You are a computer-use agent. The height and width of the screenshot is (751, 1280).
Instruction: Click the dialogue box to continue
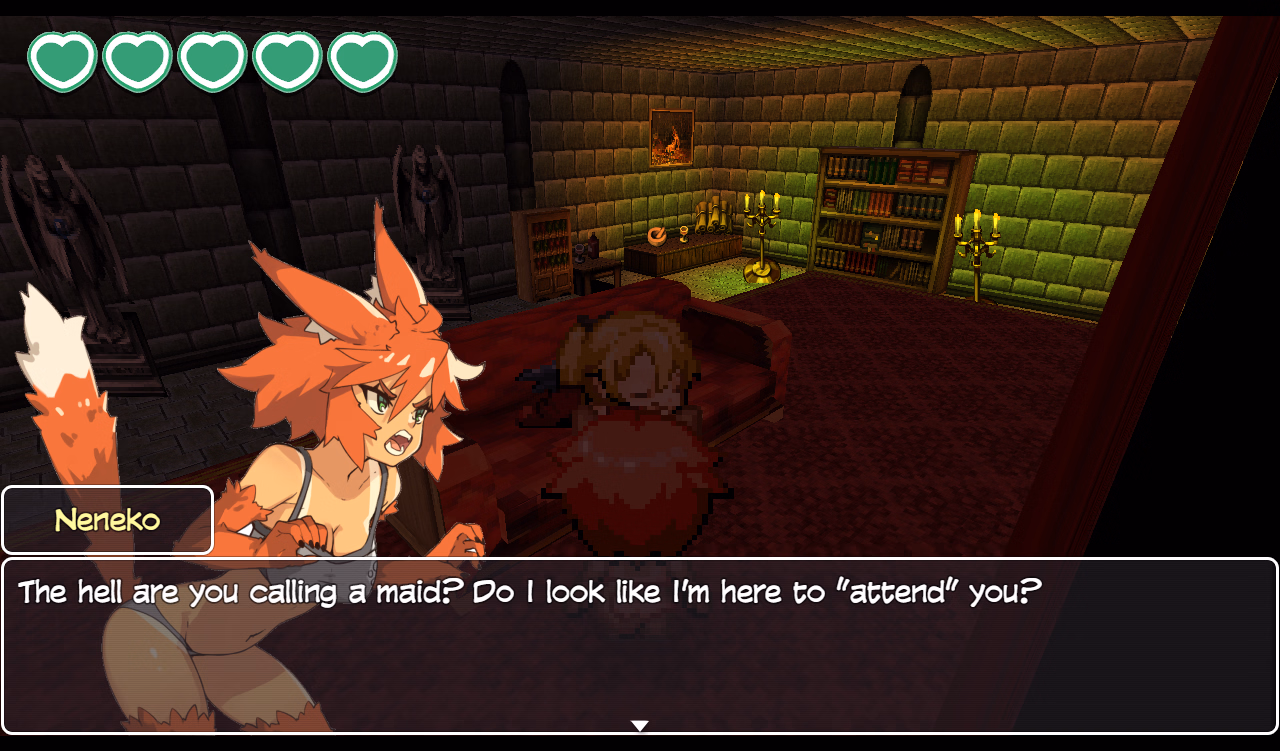point(640,645)
